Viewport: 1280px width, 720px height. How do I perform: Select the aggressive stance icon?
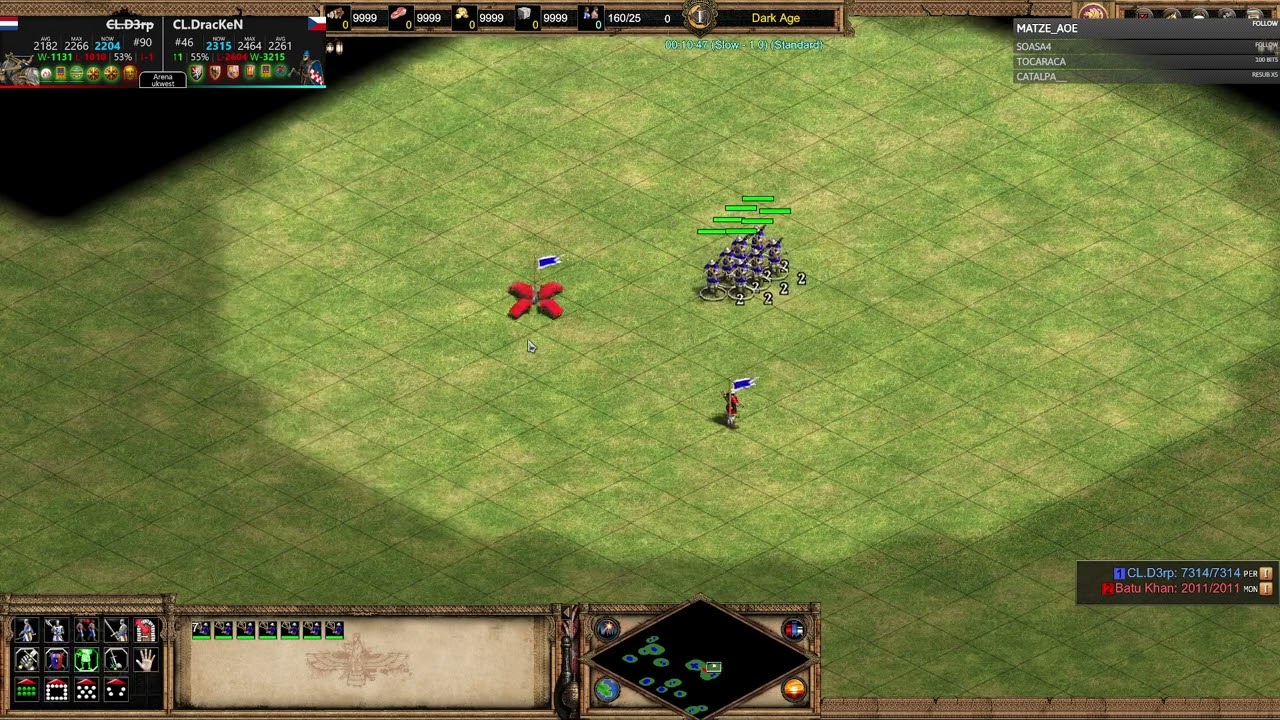coord(27,660)
